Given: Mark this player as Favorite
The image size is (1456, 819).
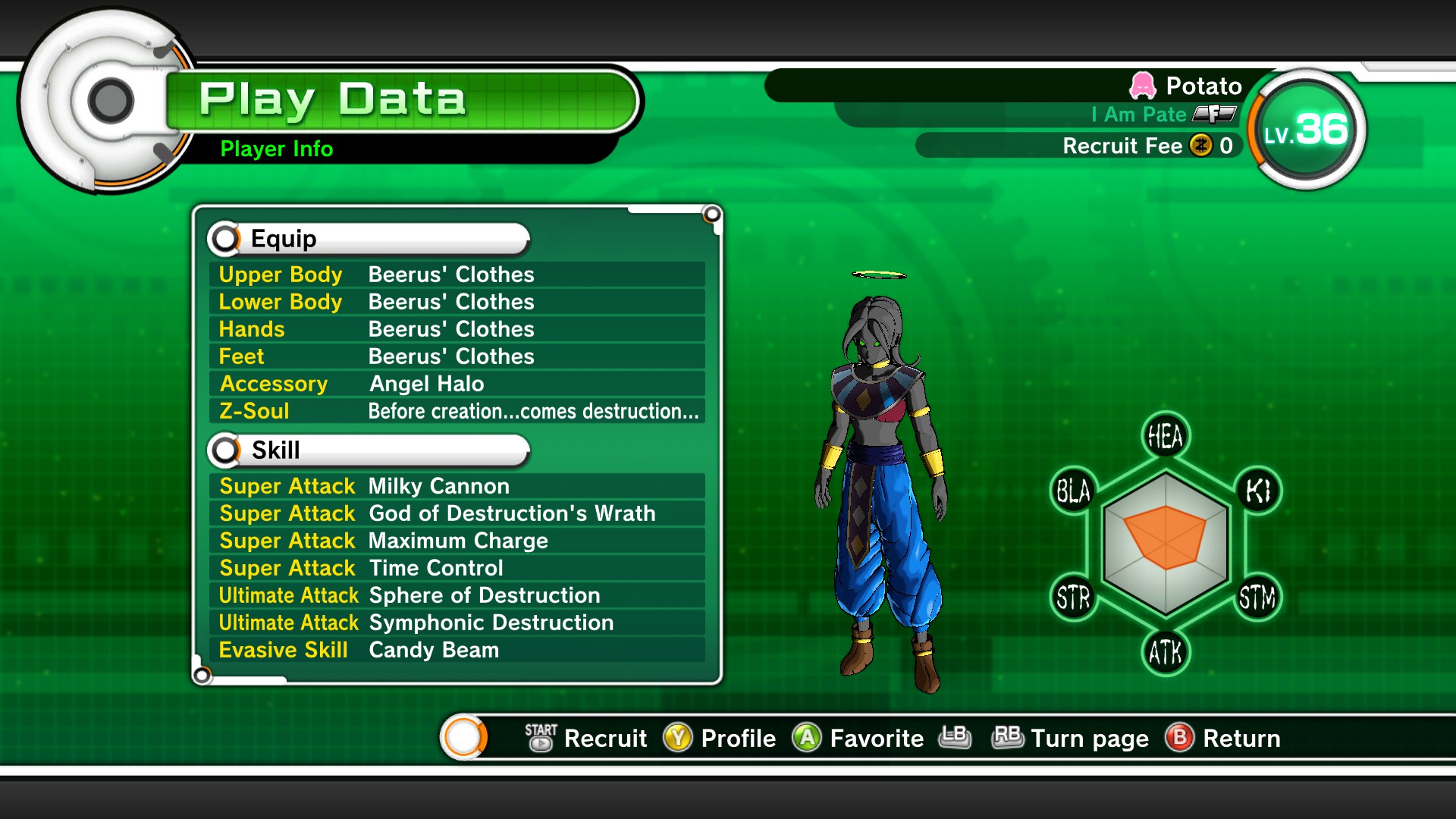Looking at the screenshot, I should coord(858,738).
